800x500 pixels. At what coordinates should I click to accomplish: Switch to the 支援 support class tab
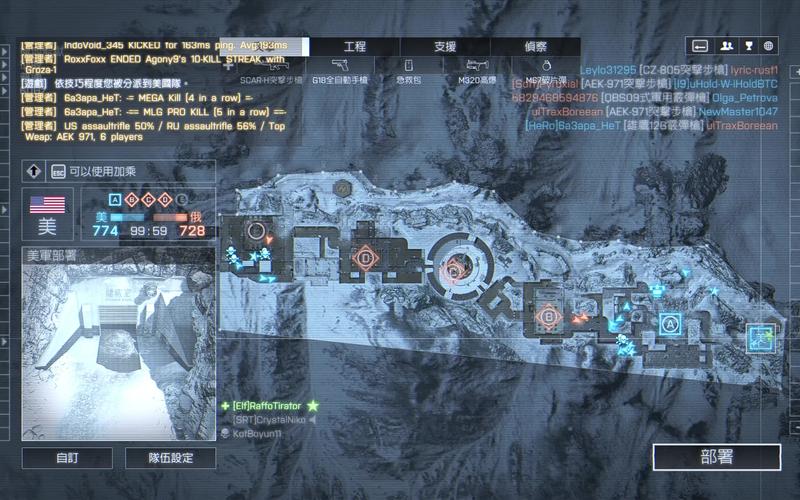pyautogui.click(x=445, y=47)
